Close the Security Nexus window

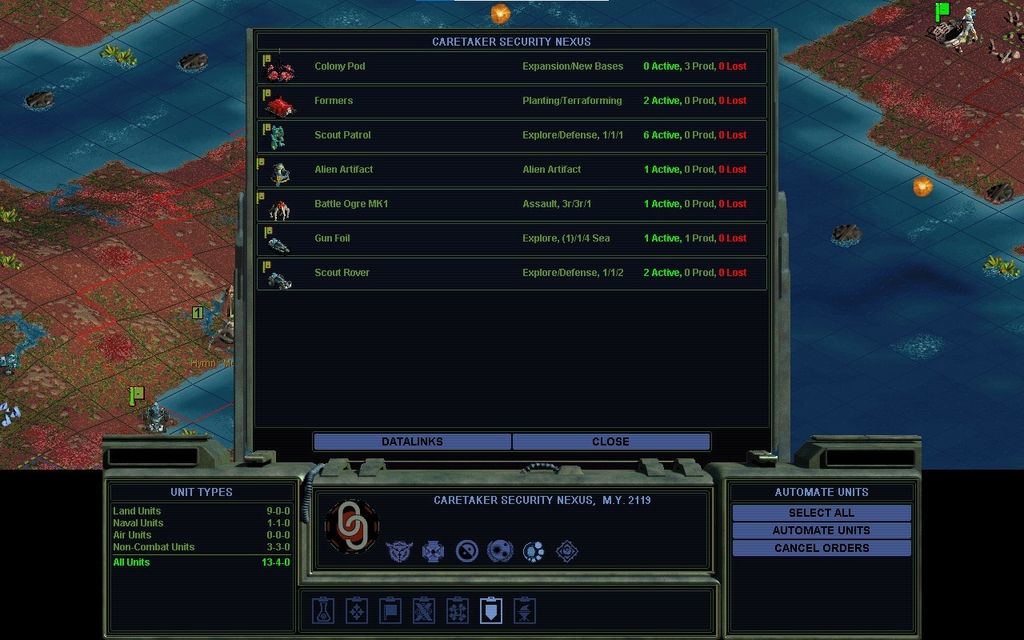point(610,442)
